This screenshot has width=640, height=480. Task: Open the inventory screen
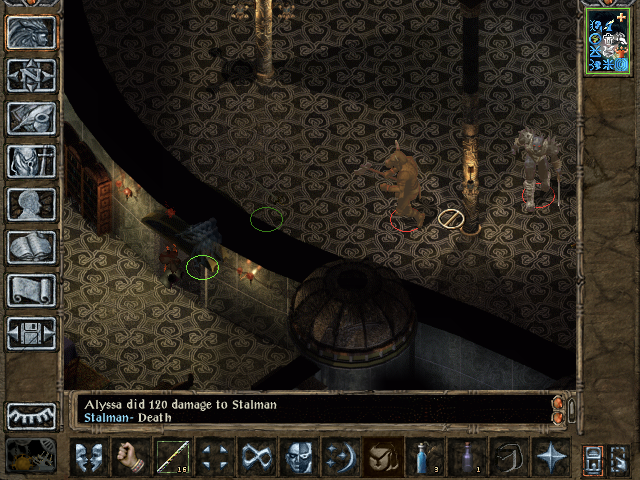coord(31,161)
